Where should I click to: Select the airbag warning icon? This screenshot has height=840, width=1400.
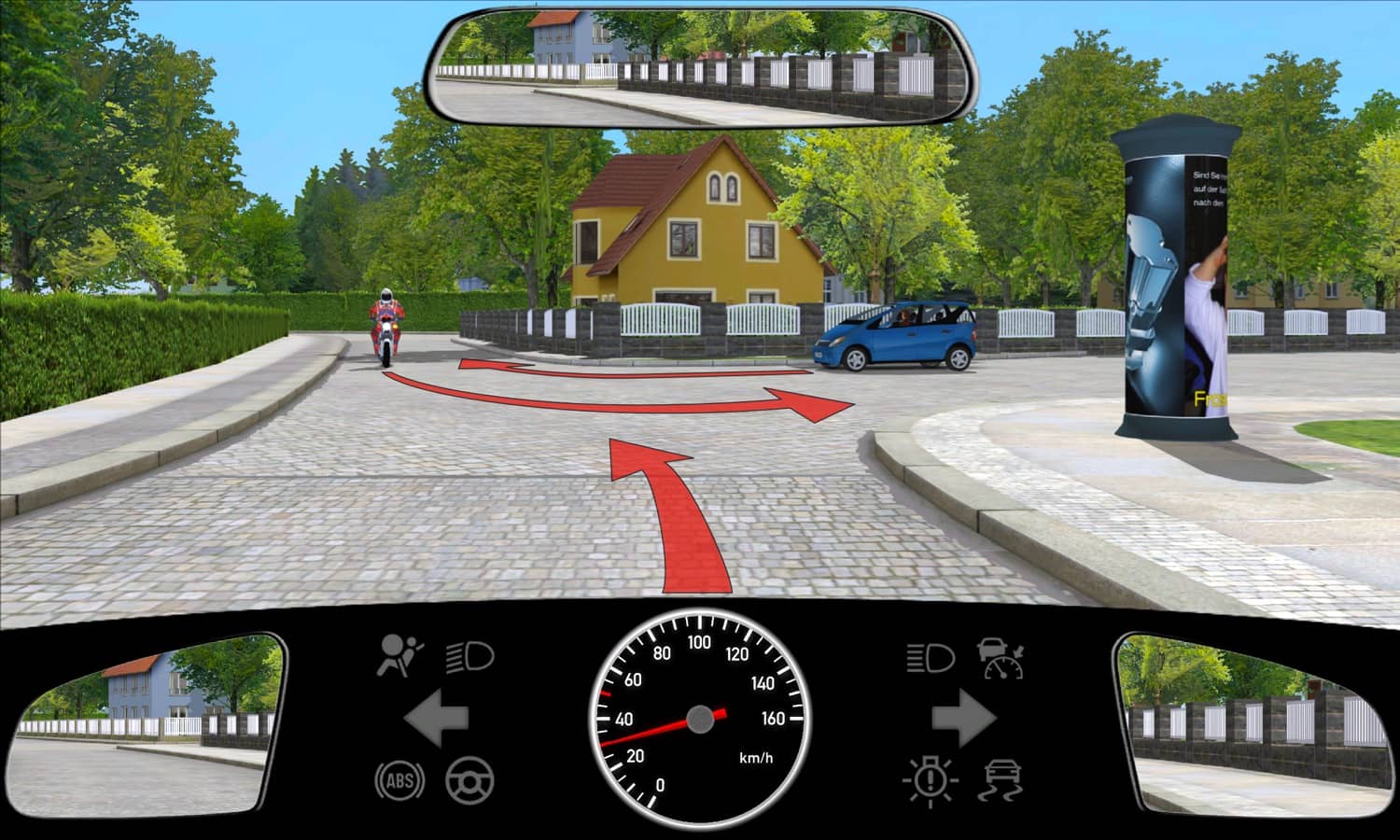(x=399, y=655)
